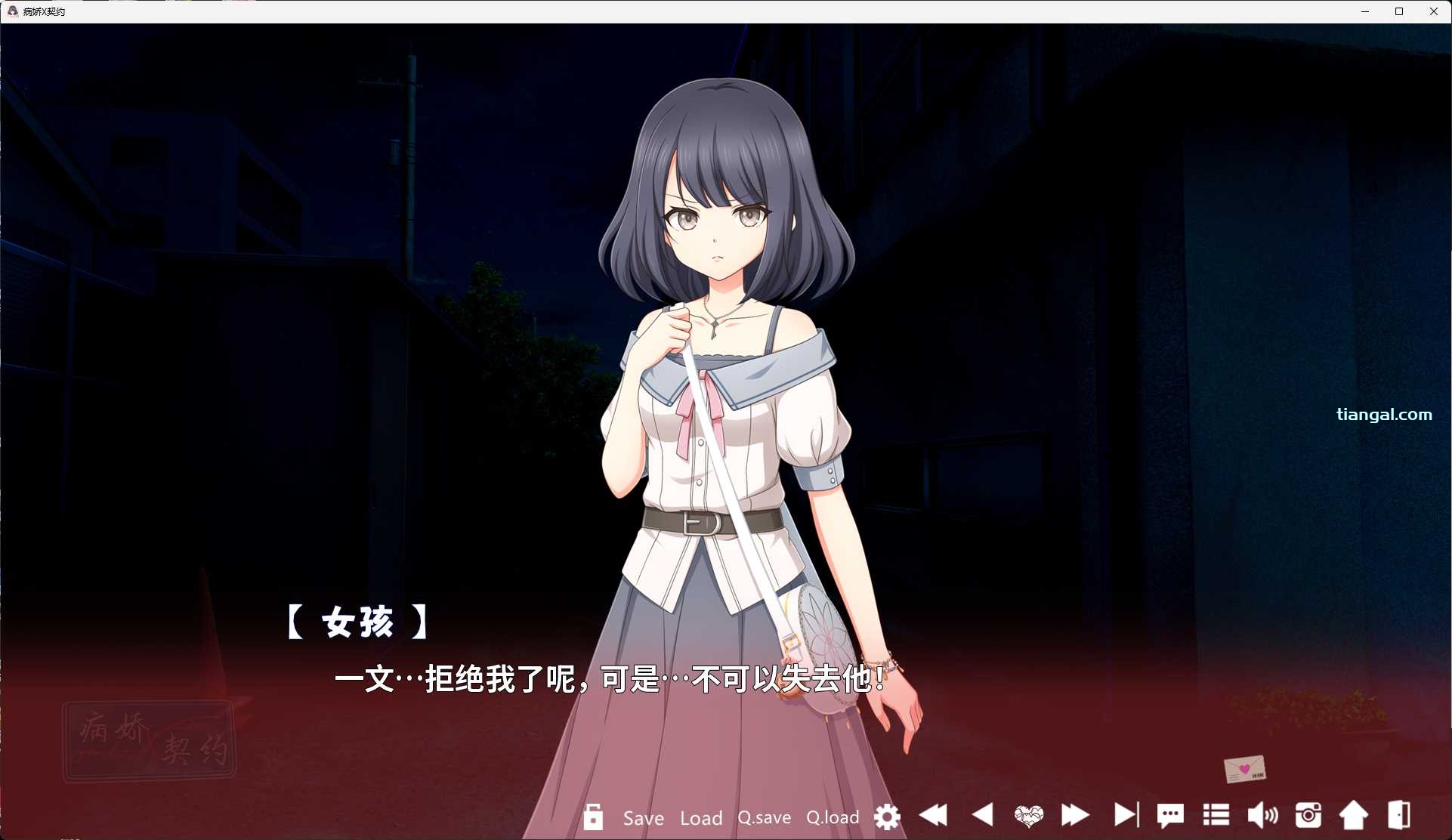
Task: Capture a screenshot with the camera icon
Action: pyautogui.click(x=1309, y=816)
